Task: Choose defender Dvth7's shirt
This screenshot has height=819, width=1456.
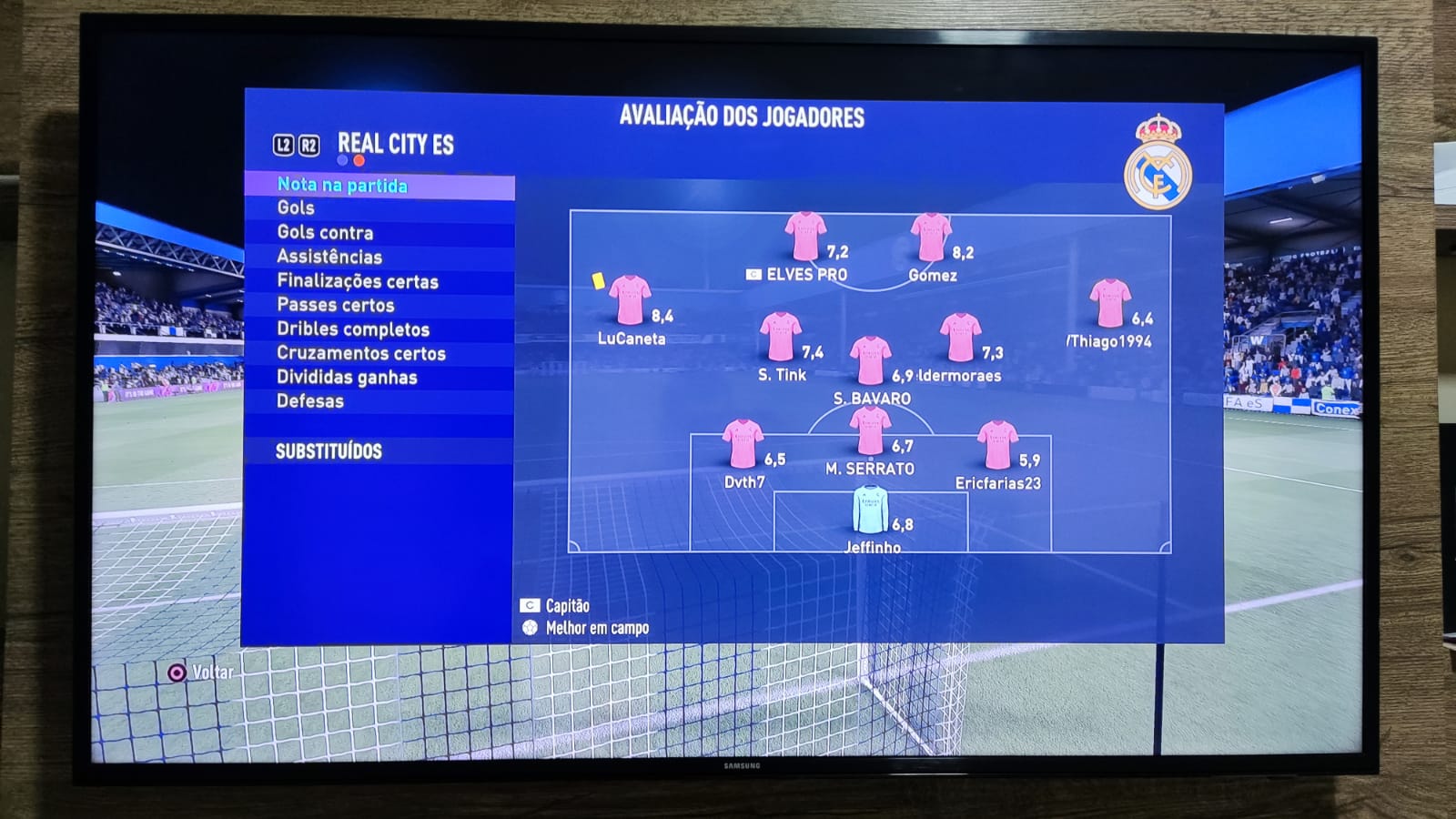Action: (x=743, y=444)
